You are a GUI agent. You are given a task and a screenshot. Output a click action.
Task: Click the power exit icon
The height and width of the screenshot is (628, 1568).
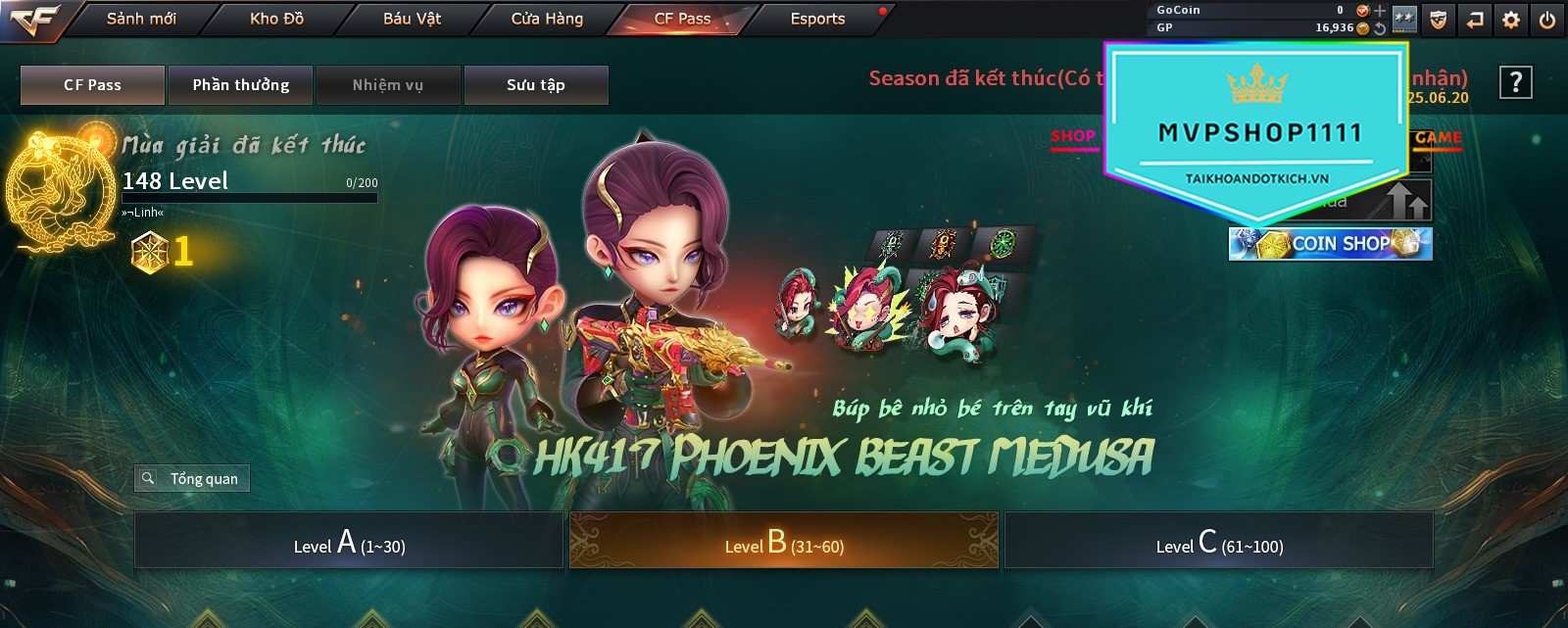1547,20
